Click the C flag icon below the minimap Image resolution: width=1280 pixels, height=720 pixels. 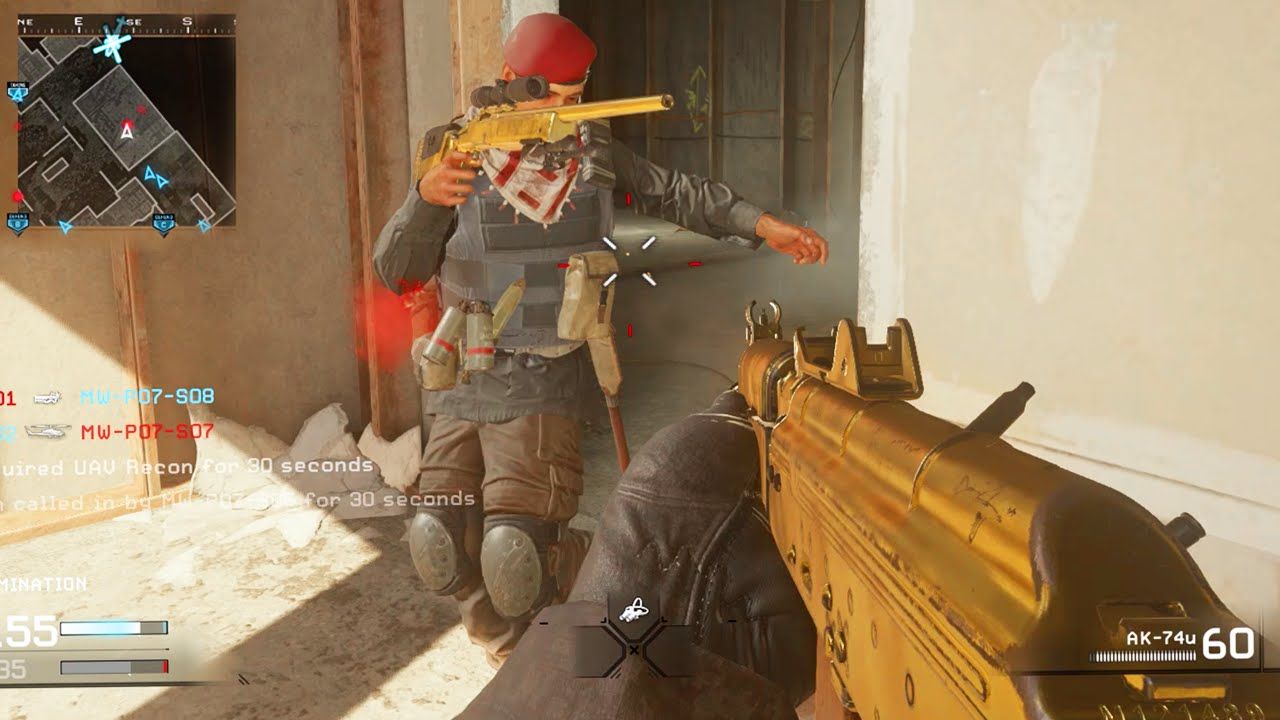163,224
